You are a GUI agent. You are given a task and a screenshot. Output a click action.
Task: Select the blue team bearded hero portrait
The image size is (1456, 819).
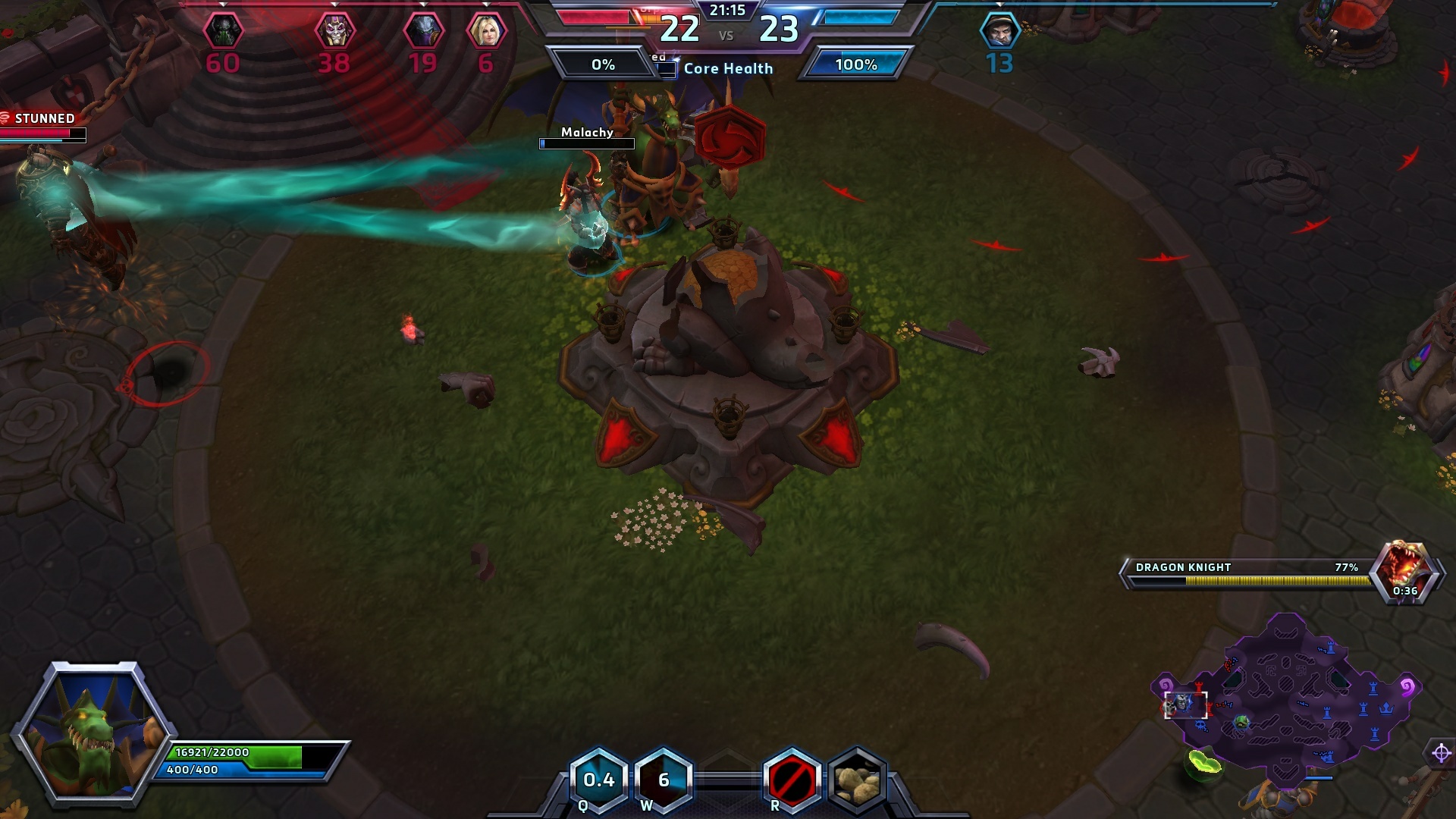tap(999, 32)
